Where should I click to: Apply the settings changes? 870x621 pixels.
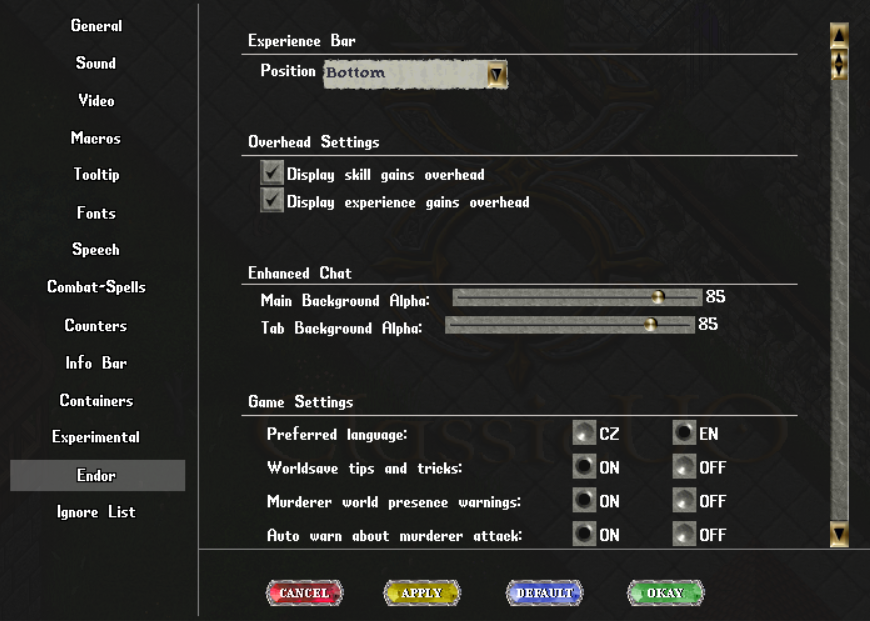point(421,593)
